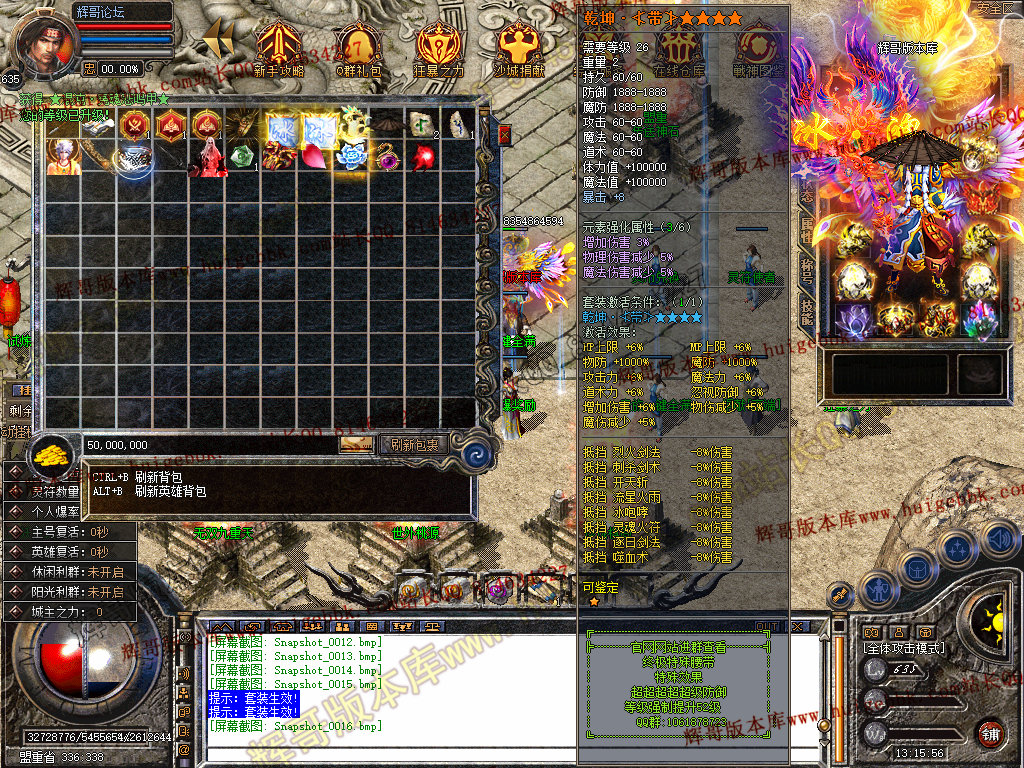Open the round 铺 shop button

click(x=991, y=731)
